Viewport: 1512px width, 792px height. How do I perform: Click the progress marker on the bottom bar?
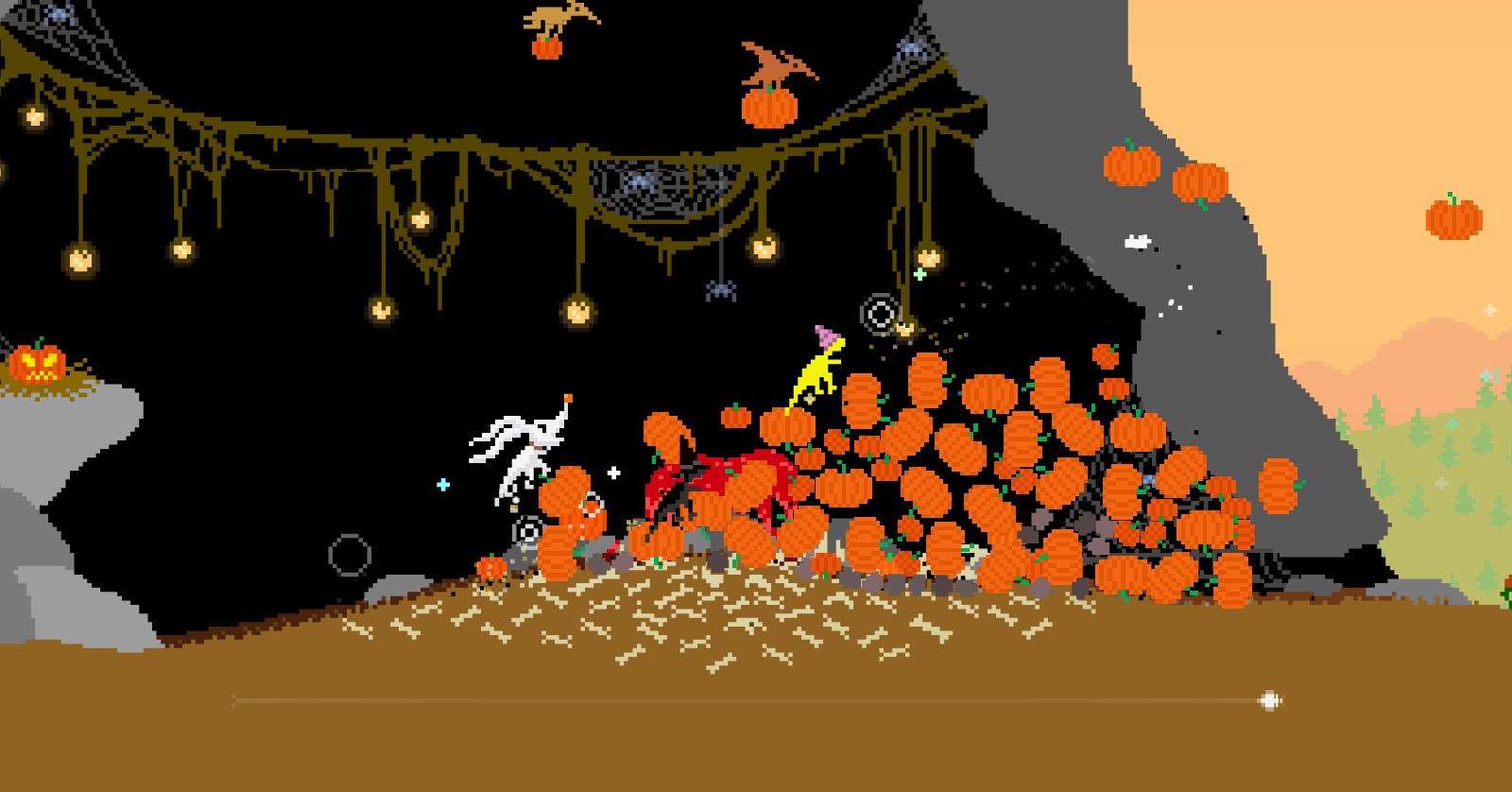point(1268,699)
